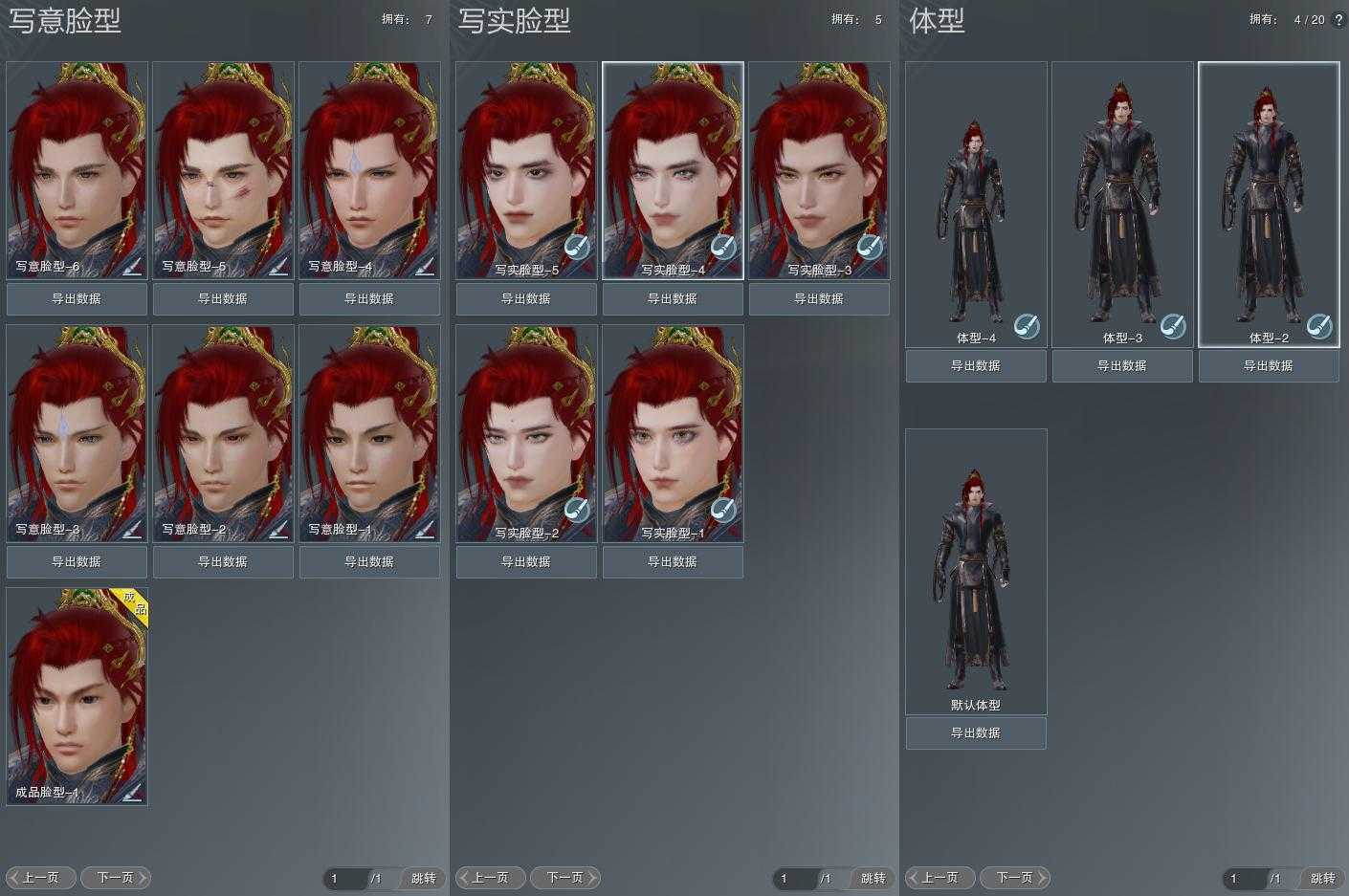Screen dimensions: 1349x896
Task: Focus the page number field under 写意脸型
Action: 346,878
